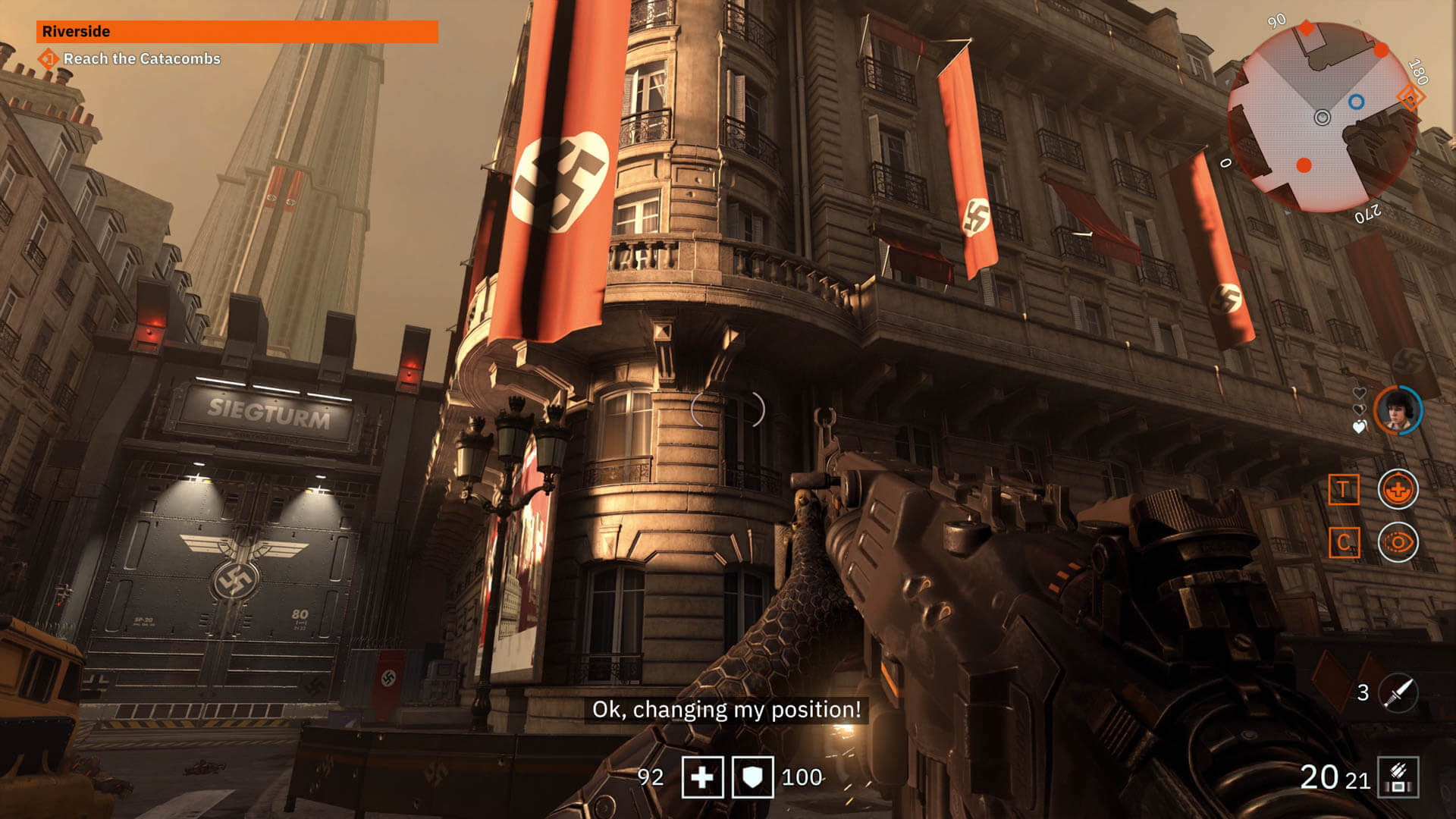Click the armor shield icon

[x=752, y=777]
